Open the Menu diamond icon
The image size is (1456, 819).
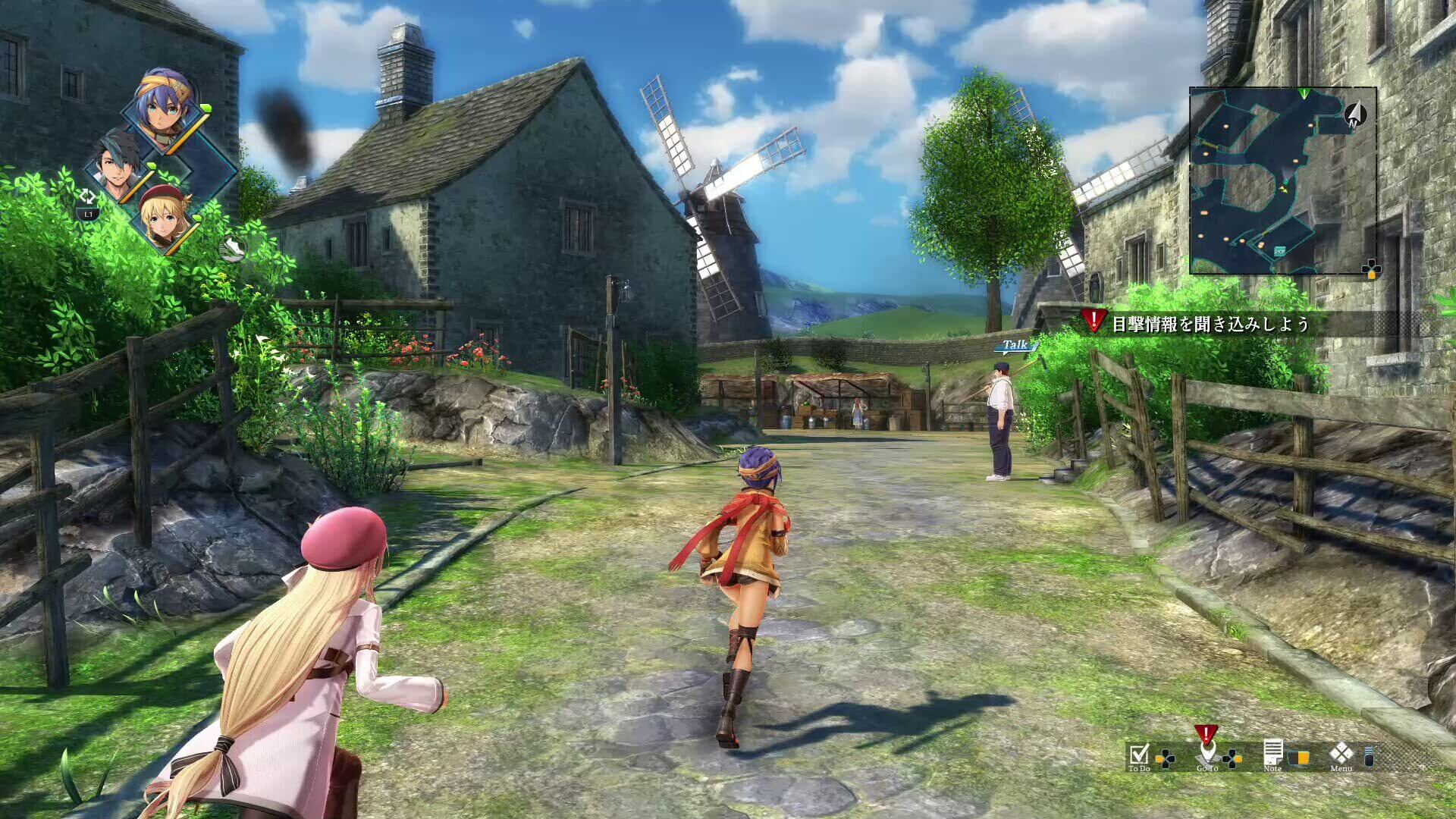[x=1341, y=755]
